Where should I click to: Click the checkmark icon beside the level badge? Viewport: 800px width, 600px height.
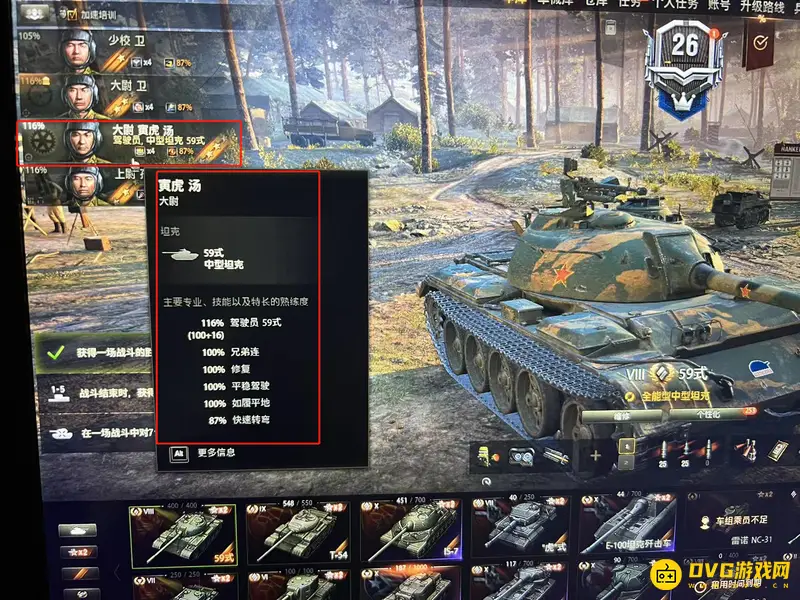761,42
